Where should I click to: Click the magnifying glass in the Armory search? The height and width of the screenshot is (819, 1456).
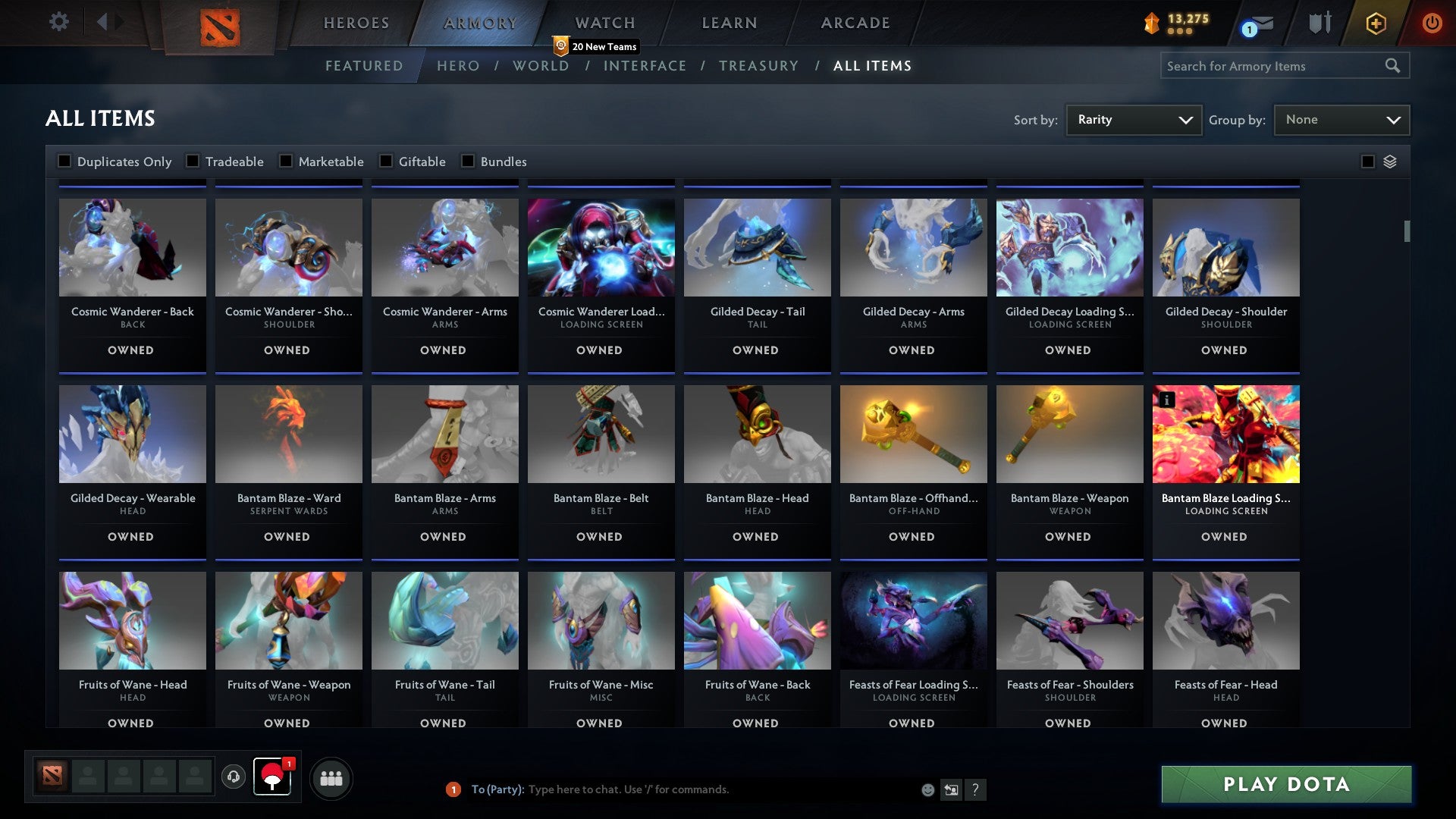click(1394, 66)
